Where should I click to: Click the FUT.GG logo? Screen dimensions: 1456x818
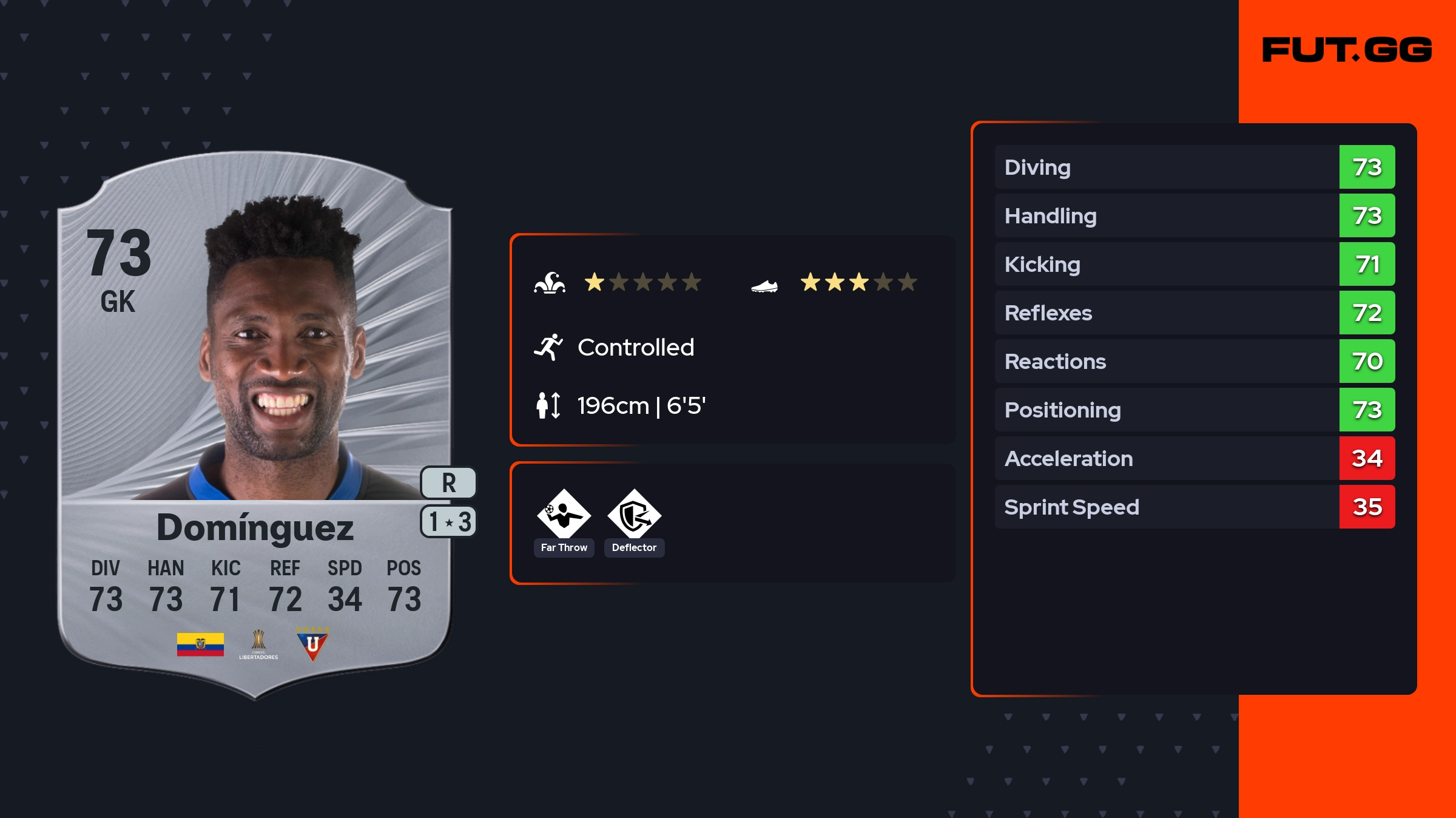(1347, 50)
